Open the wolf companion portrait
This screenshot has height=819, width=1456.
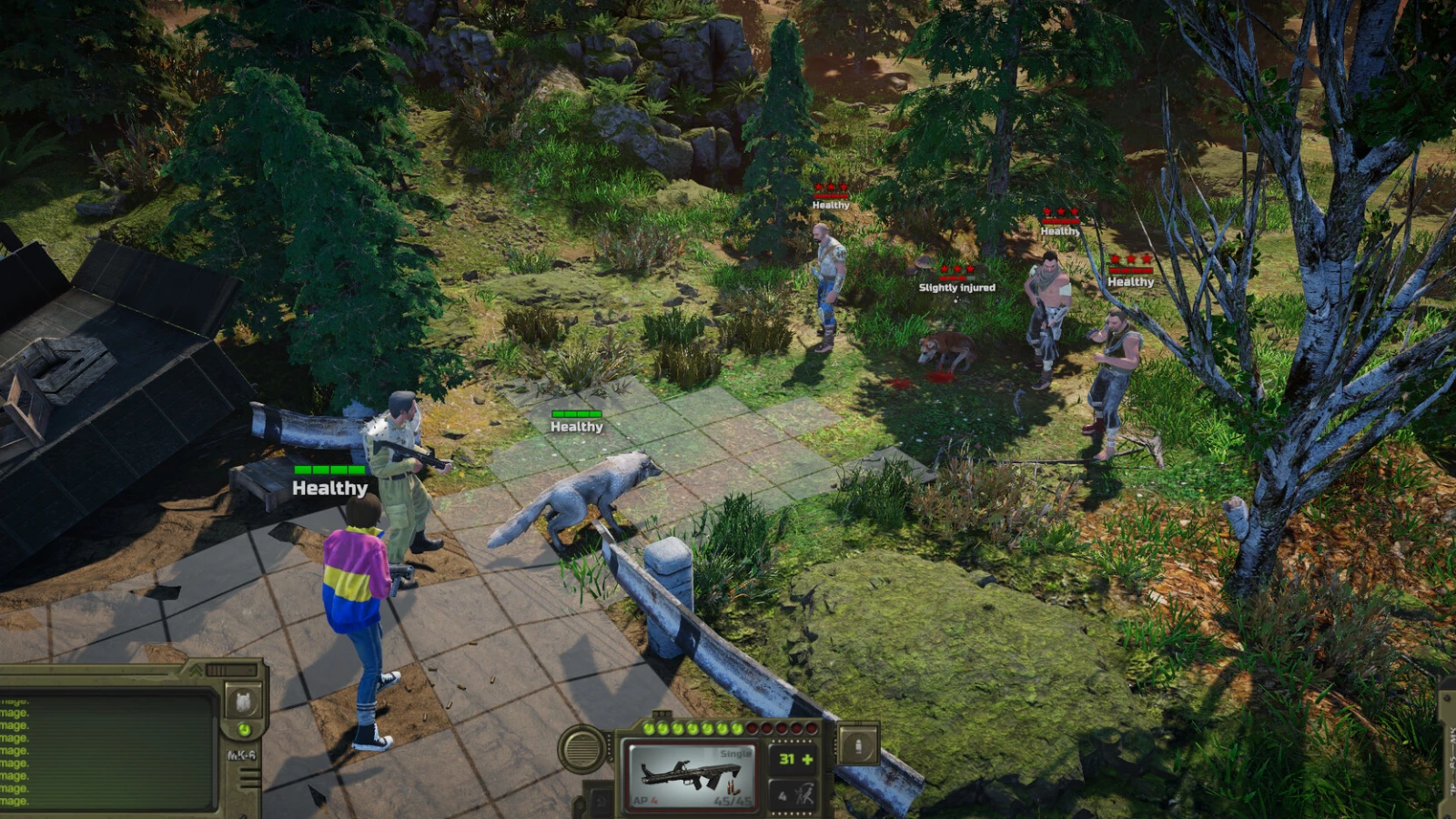point(243,702)
